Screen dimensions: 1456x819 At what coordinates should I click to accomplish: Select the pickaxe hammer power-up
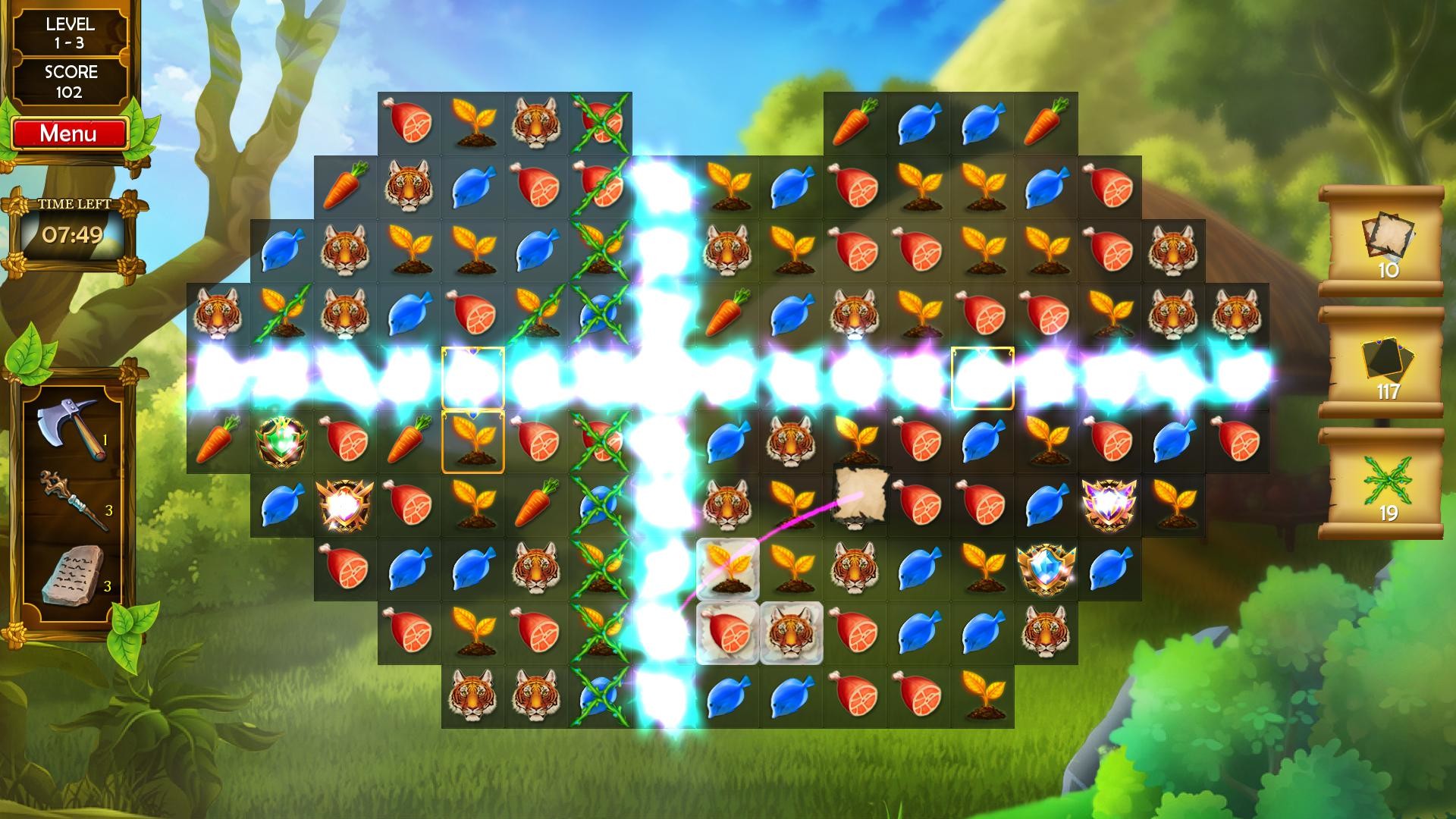[71, 427]
